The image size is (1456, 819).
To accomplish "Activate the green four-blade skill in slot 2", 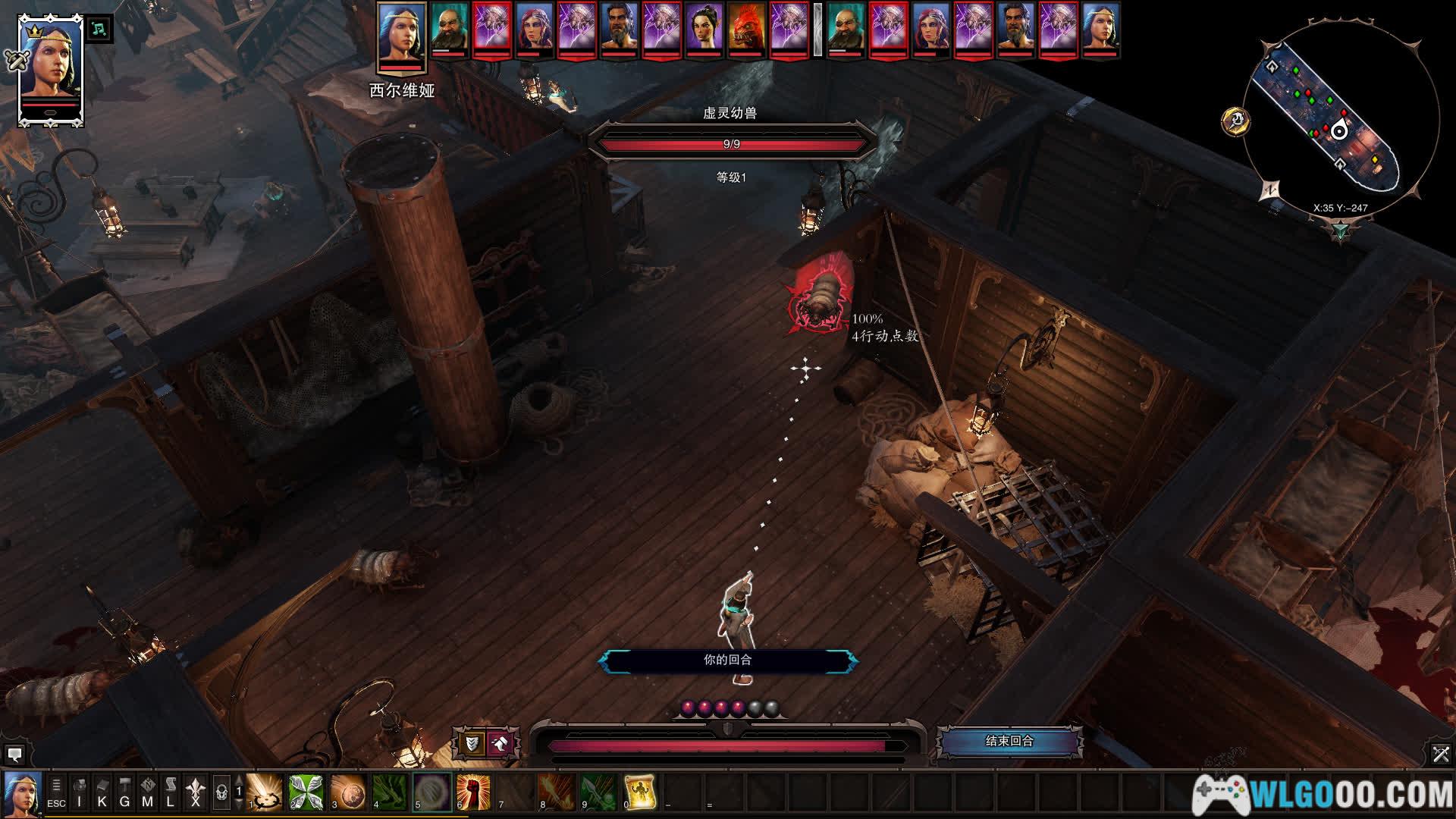I will 306,792.
